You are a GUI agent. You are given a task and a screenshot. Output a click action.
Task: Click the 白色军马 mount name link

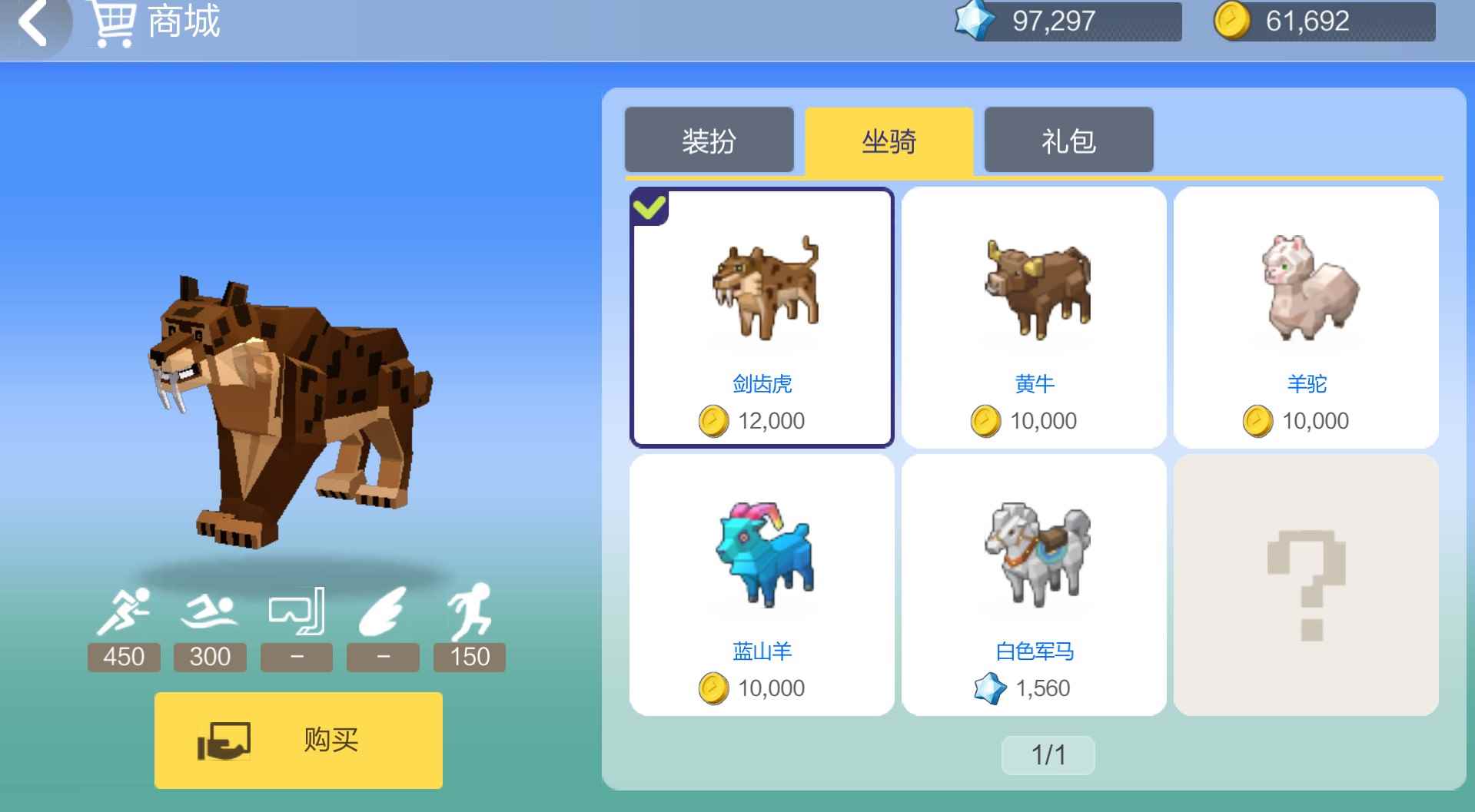tap(1034, 651)
